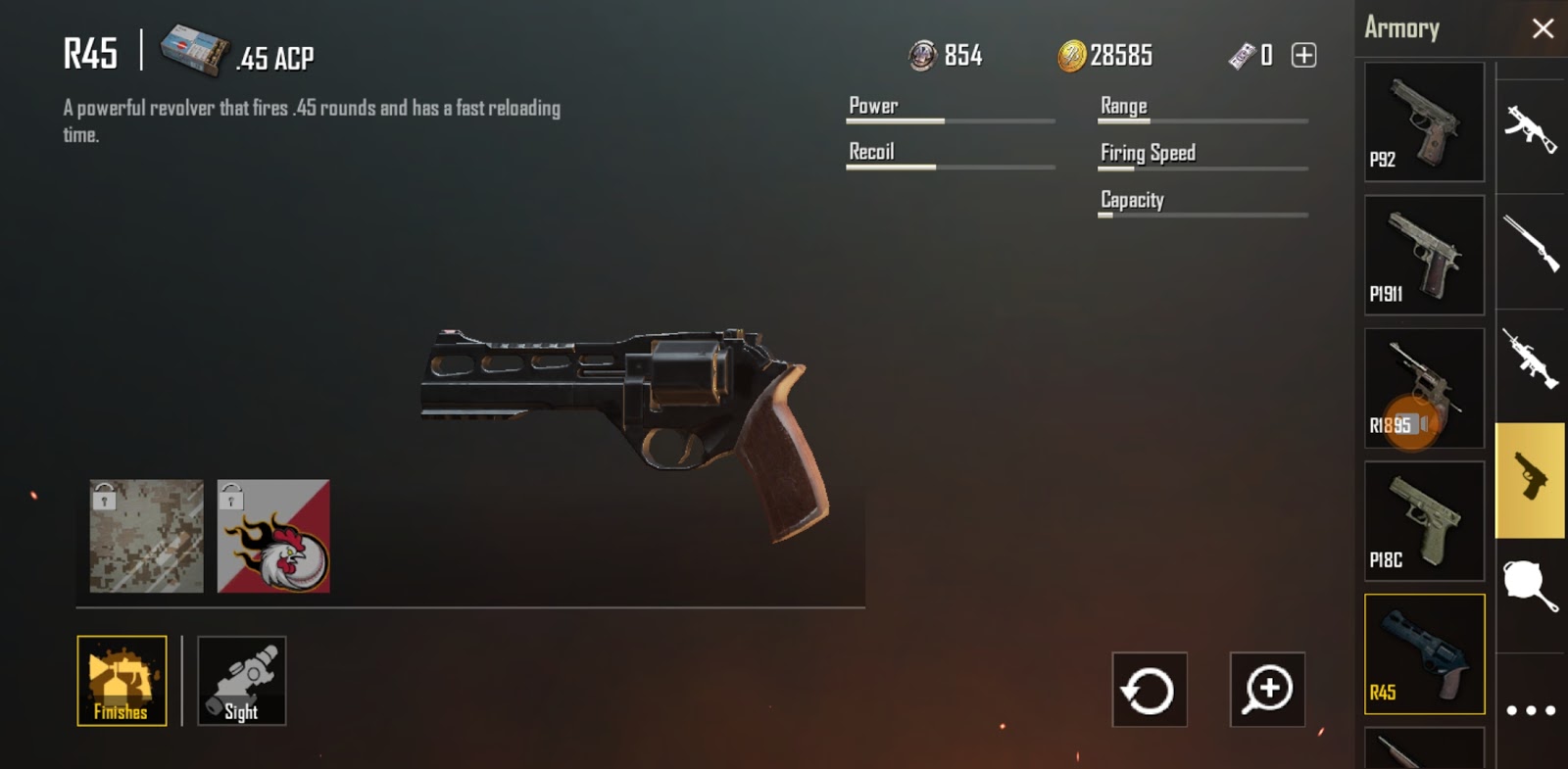The image size is (1568, 769).
Task: Choose the rooster finish
Action: pyautogui.click(x=273, y=536)
